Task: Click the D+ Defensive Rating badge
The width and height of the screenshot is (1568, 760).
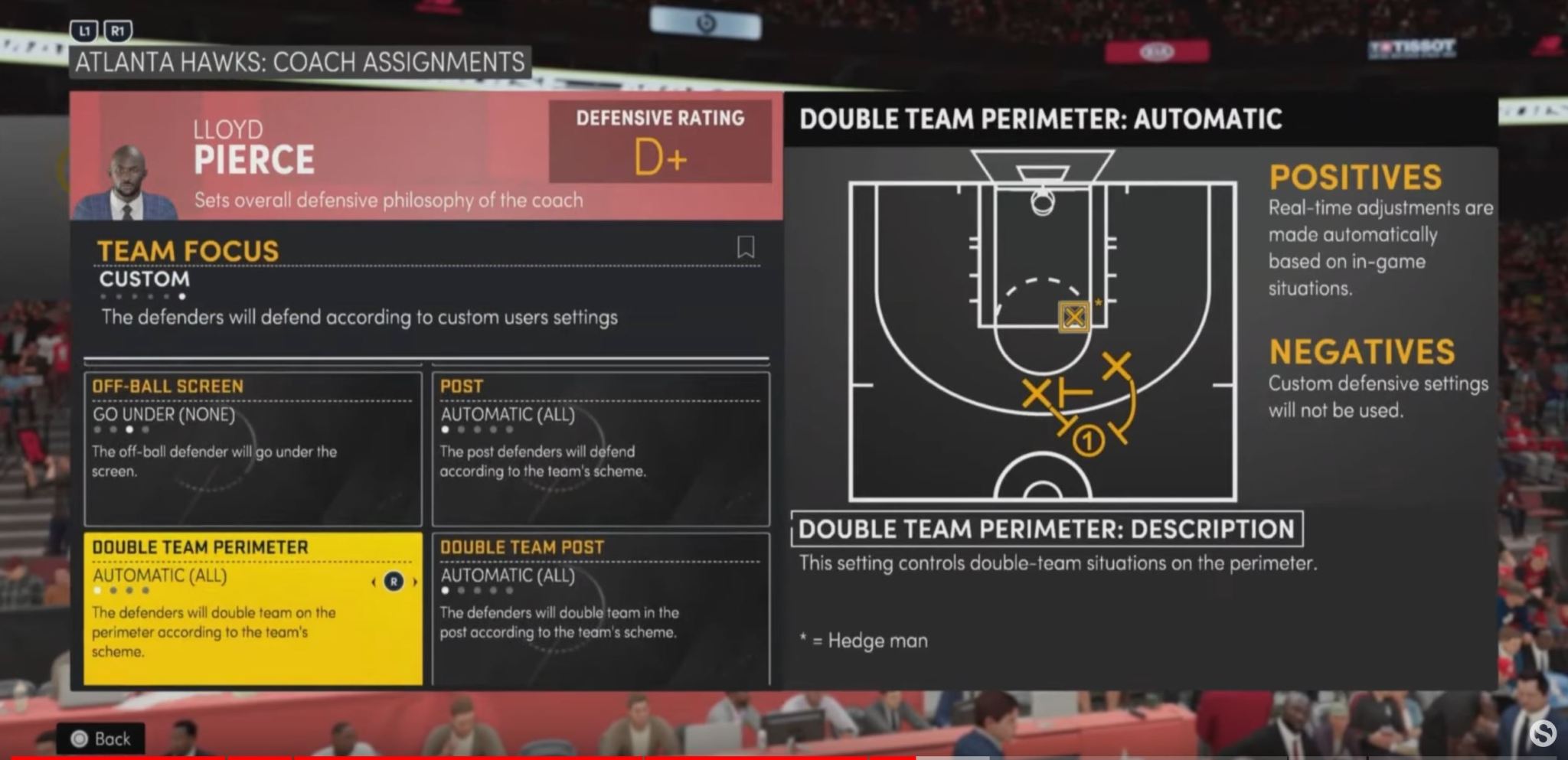Action: [661, 141]
